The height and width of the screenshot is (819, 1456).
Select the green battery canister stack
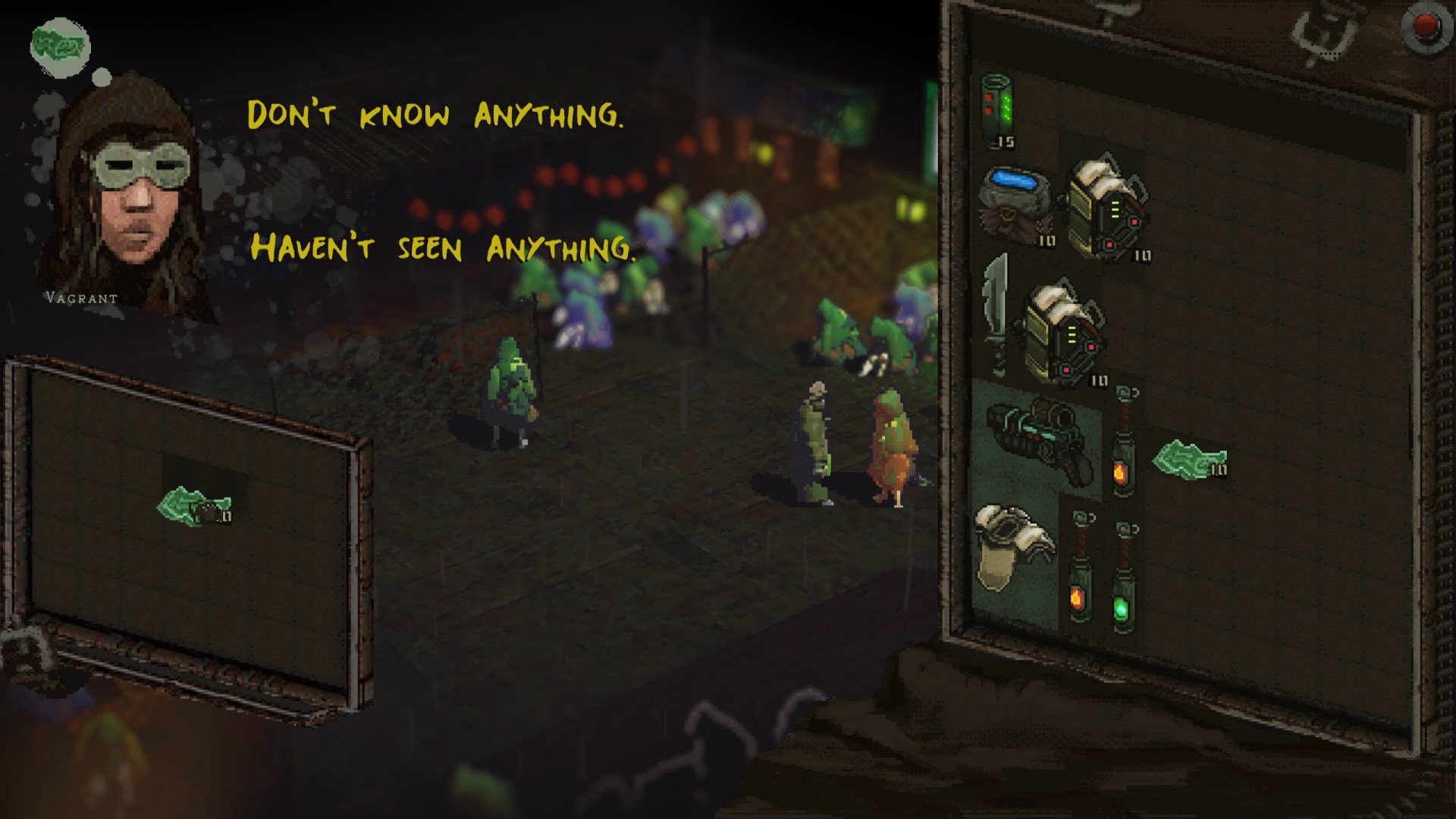point(999,110)
